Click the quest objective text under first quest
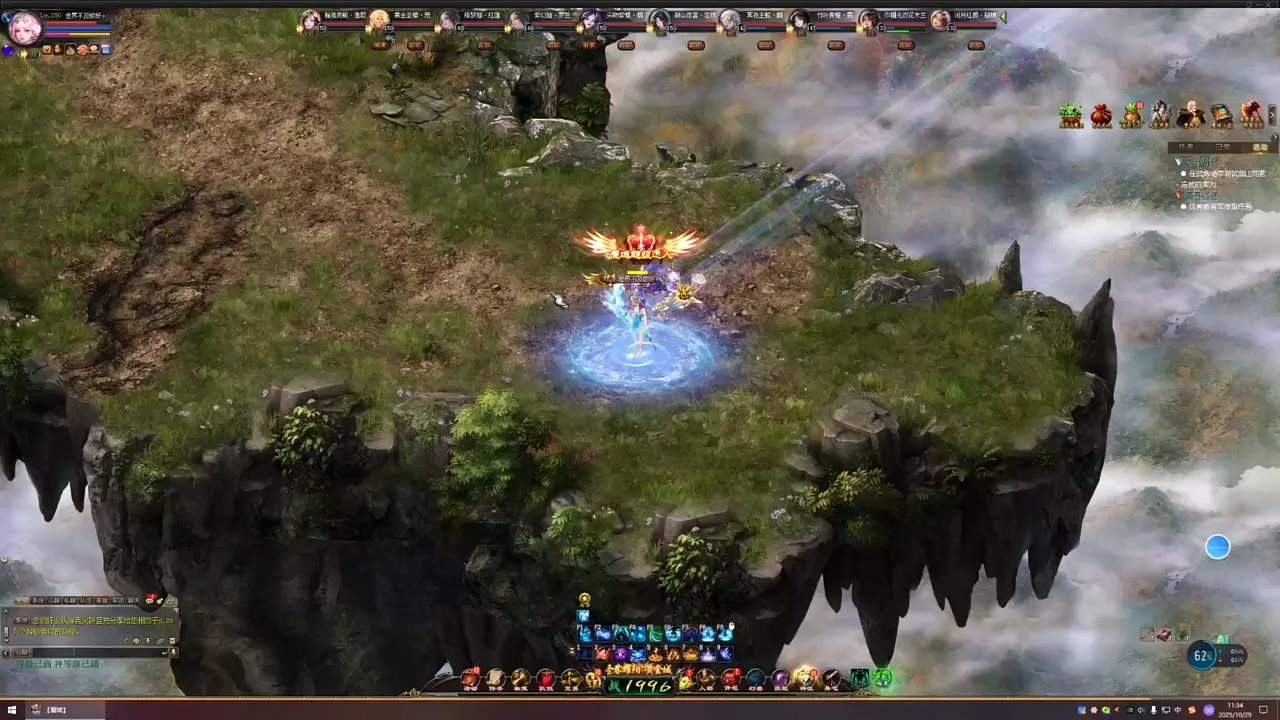1280x720 pixels. 1226,173
